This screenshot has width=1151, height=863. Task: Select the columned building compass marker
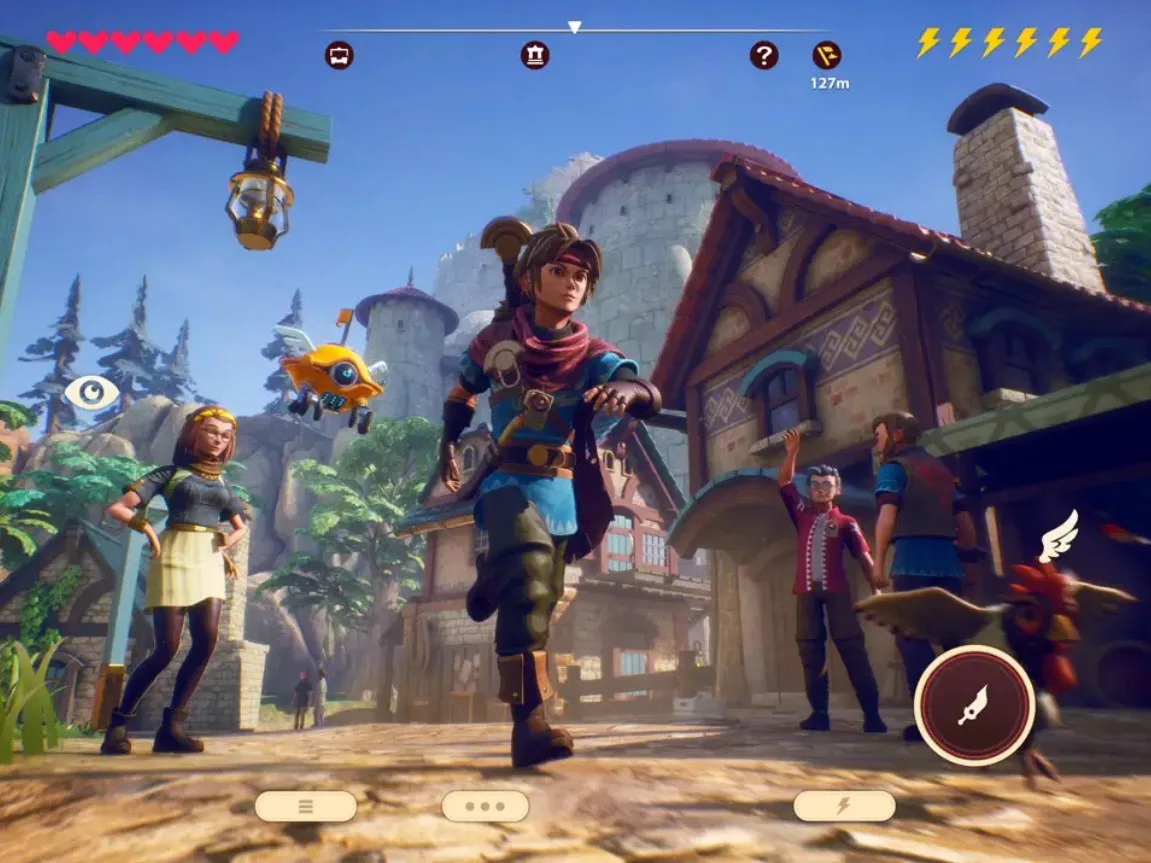[535, 55]
